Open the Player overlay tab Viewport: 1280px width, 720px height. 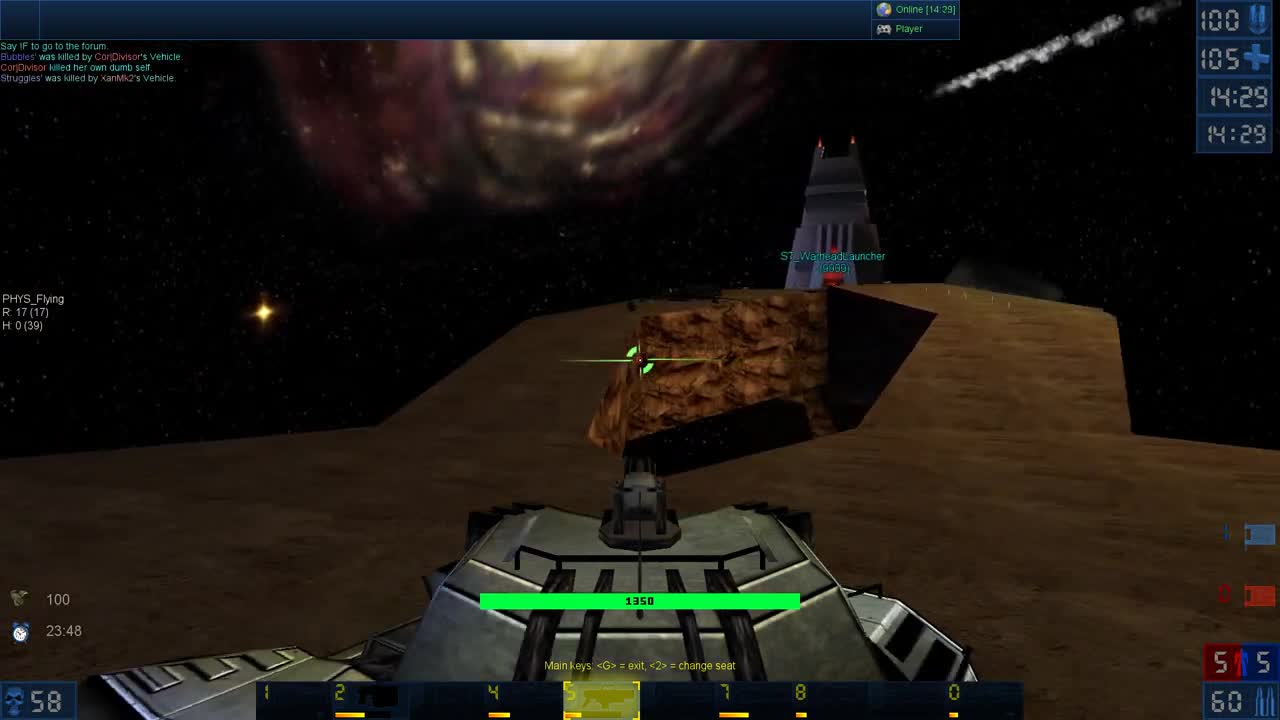coord(908,29)
